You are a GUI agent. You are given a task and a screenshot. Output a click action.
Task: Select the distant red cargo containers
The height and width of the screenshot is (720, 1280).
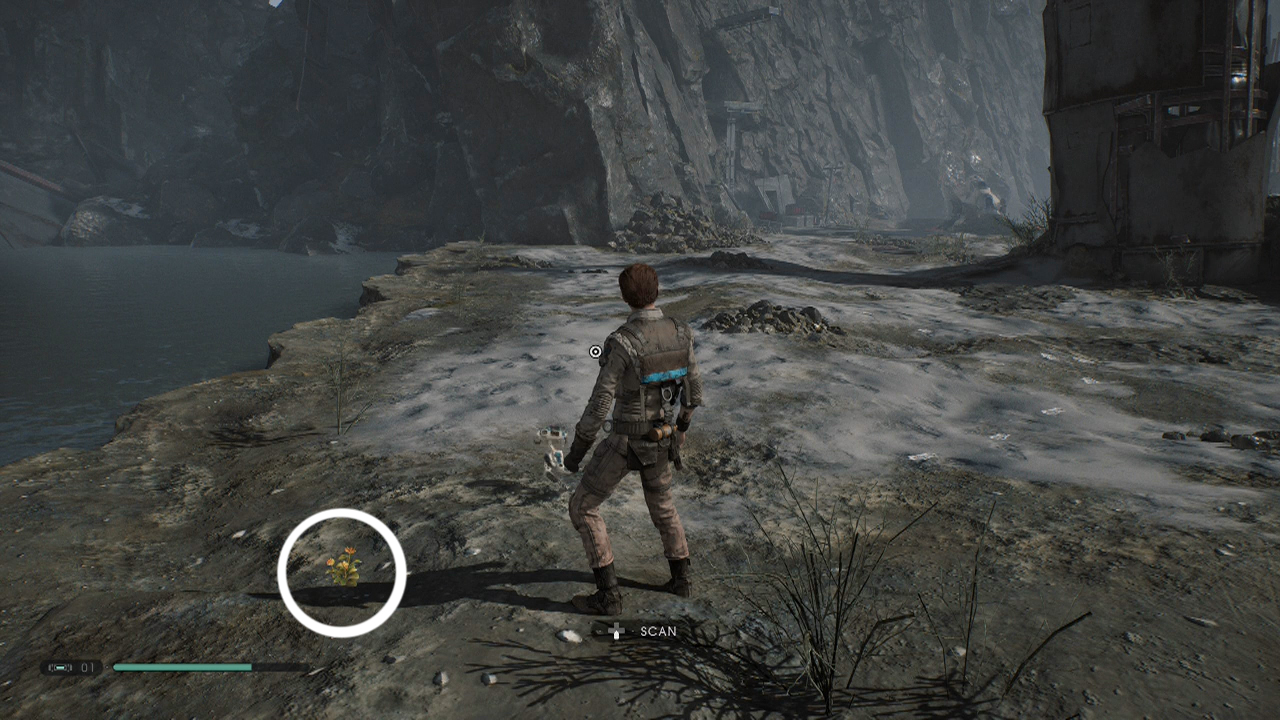click(x=800, y=210)
